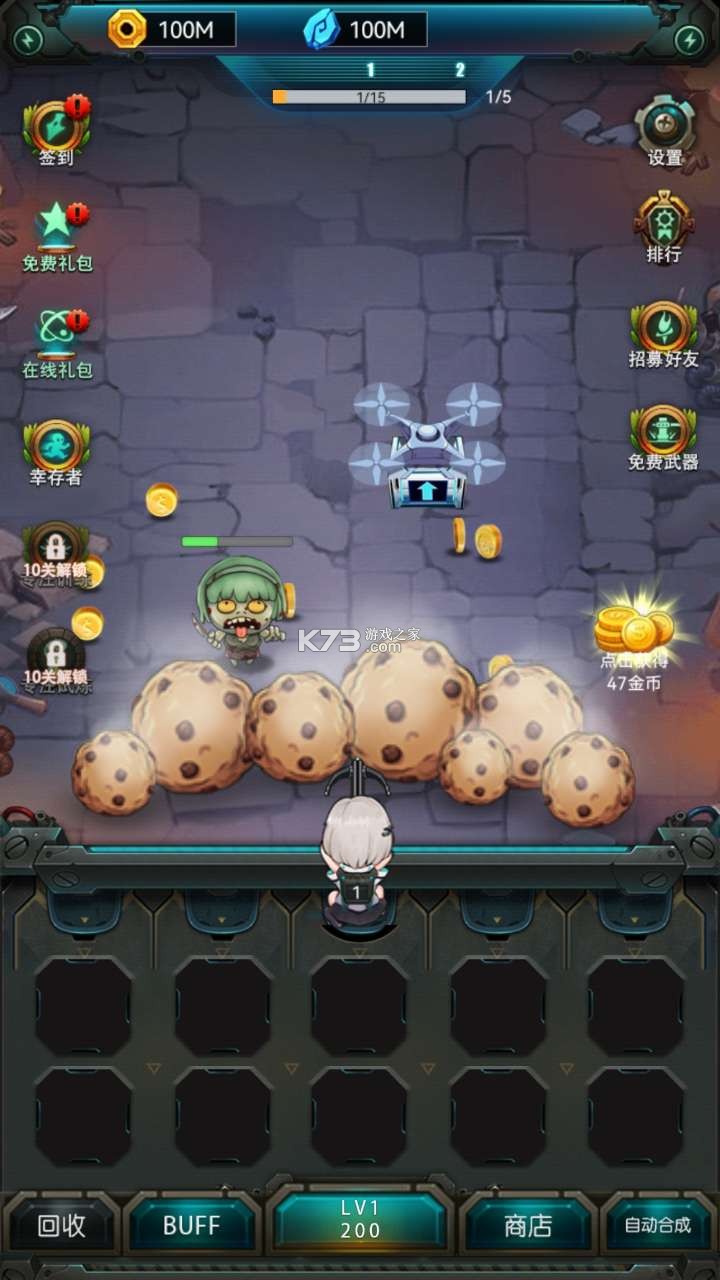Buy LV1 weapon for 200
720x1280 pixels.
360,1222
